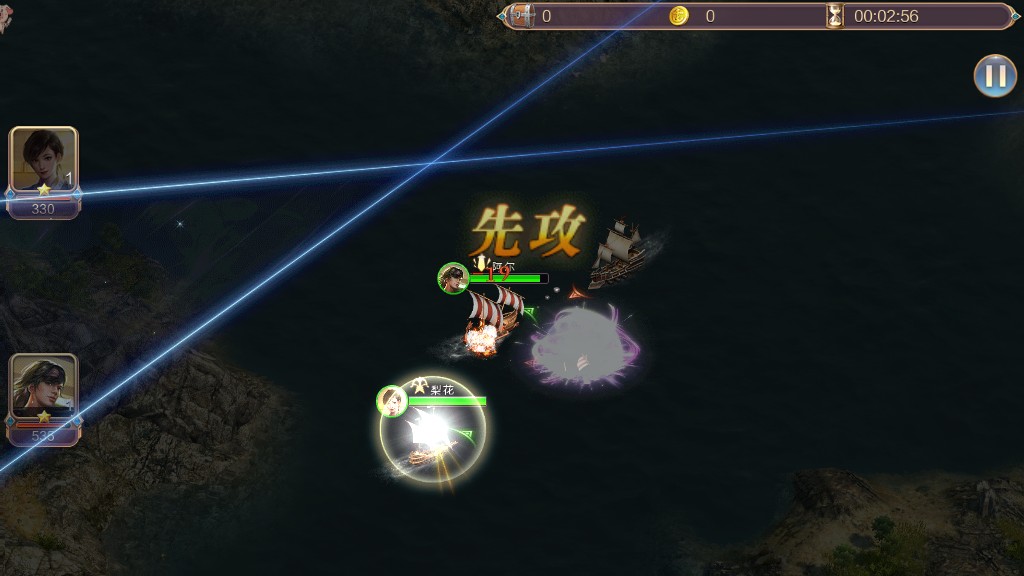Select the short-haired captain portrait with 330
The width and height of the screenshot is (1024, 576).
pyautogui.click(x=43, y=162)
